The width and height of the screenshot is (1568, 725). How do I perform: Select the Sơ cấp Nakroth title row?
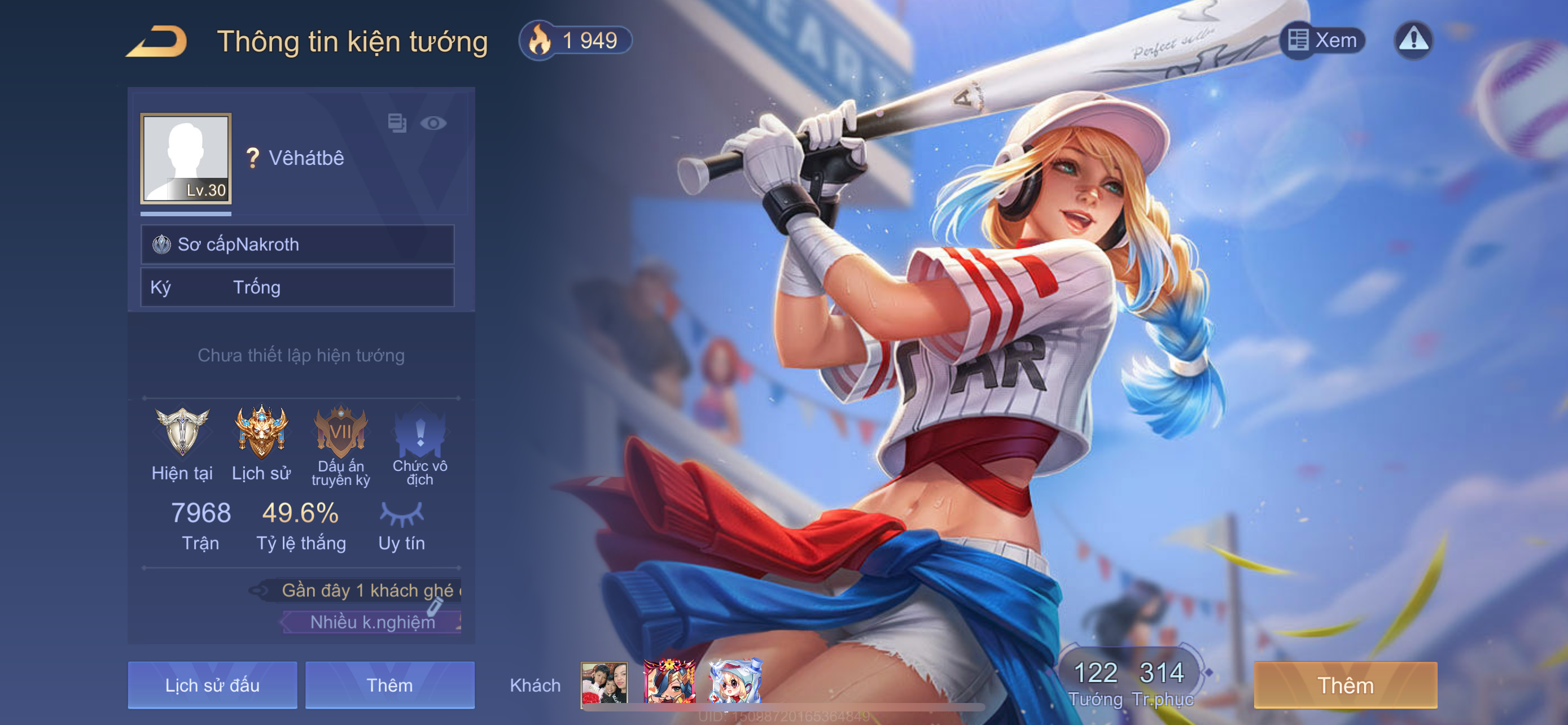pyautogui.click(x=297, y=244)
